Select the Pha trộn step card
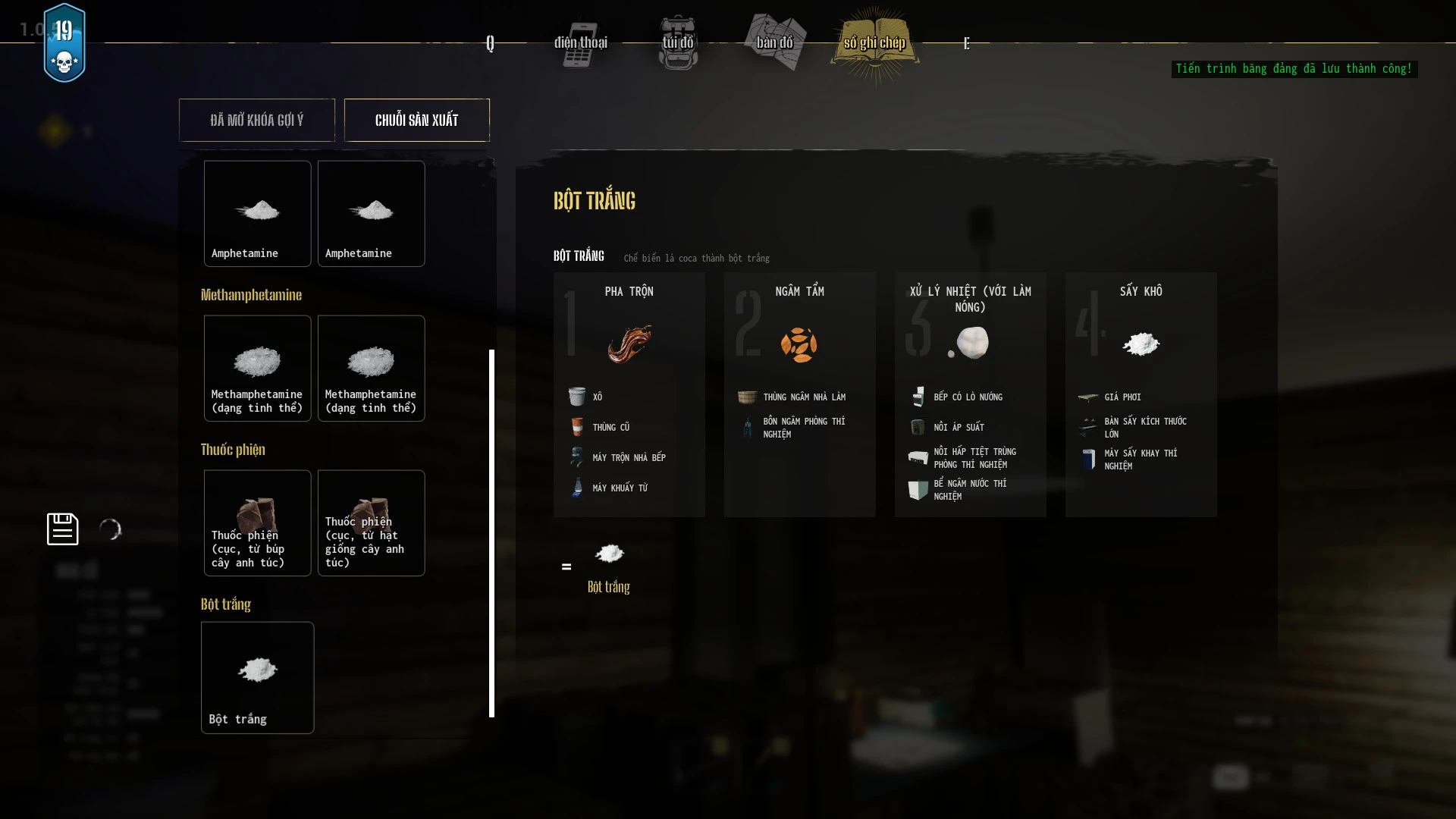The height and width of the screenshot is (819, 1456). tap(629, 394)
